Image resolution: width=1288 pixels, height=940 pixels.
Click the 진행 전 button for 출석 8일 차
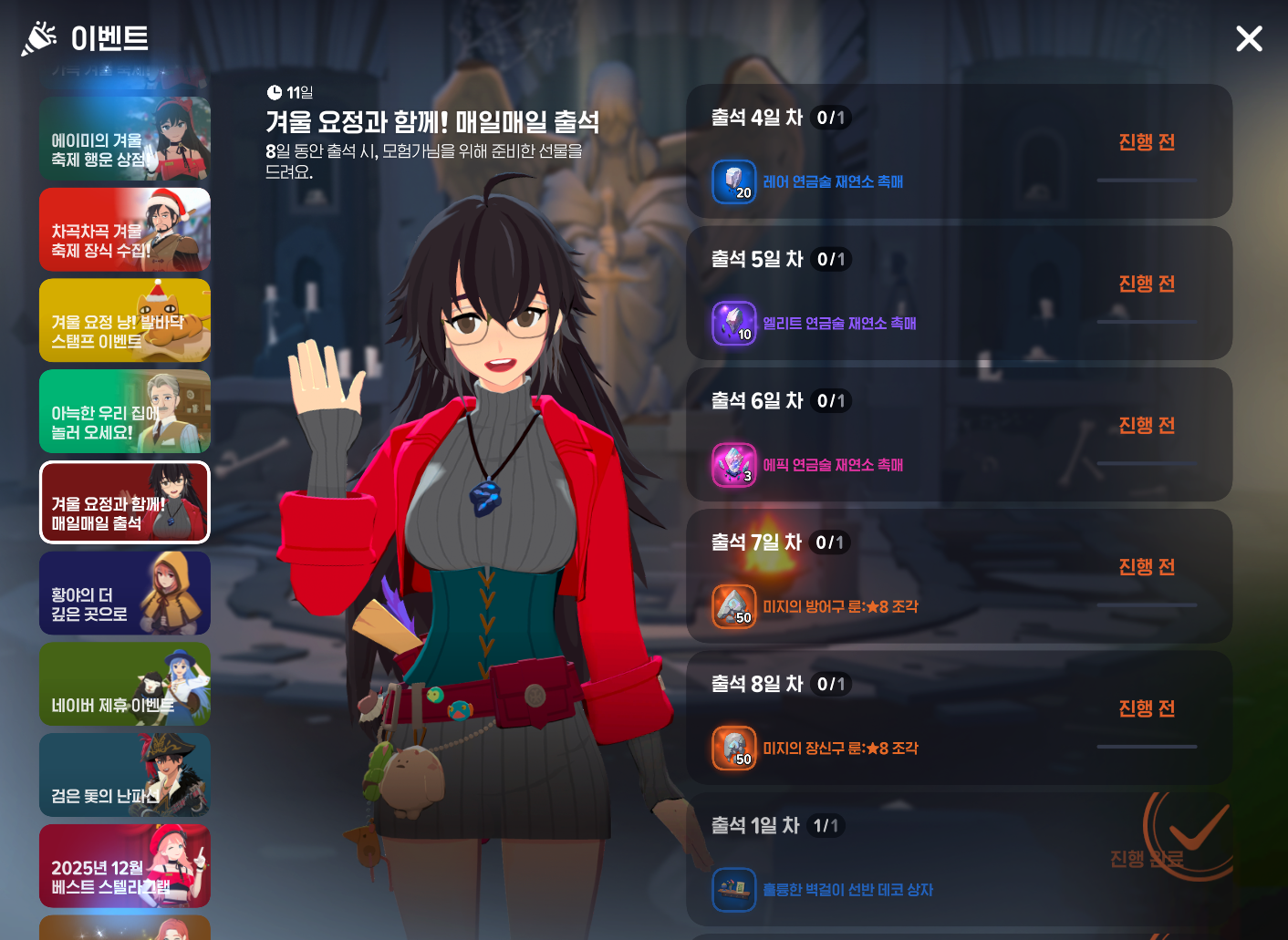(x=1147, y=709)
